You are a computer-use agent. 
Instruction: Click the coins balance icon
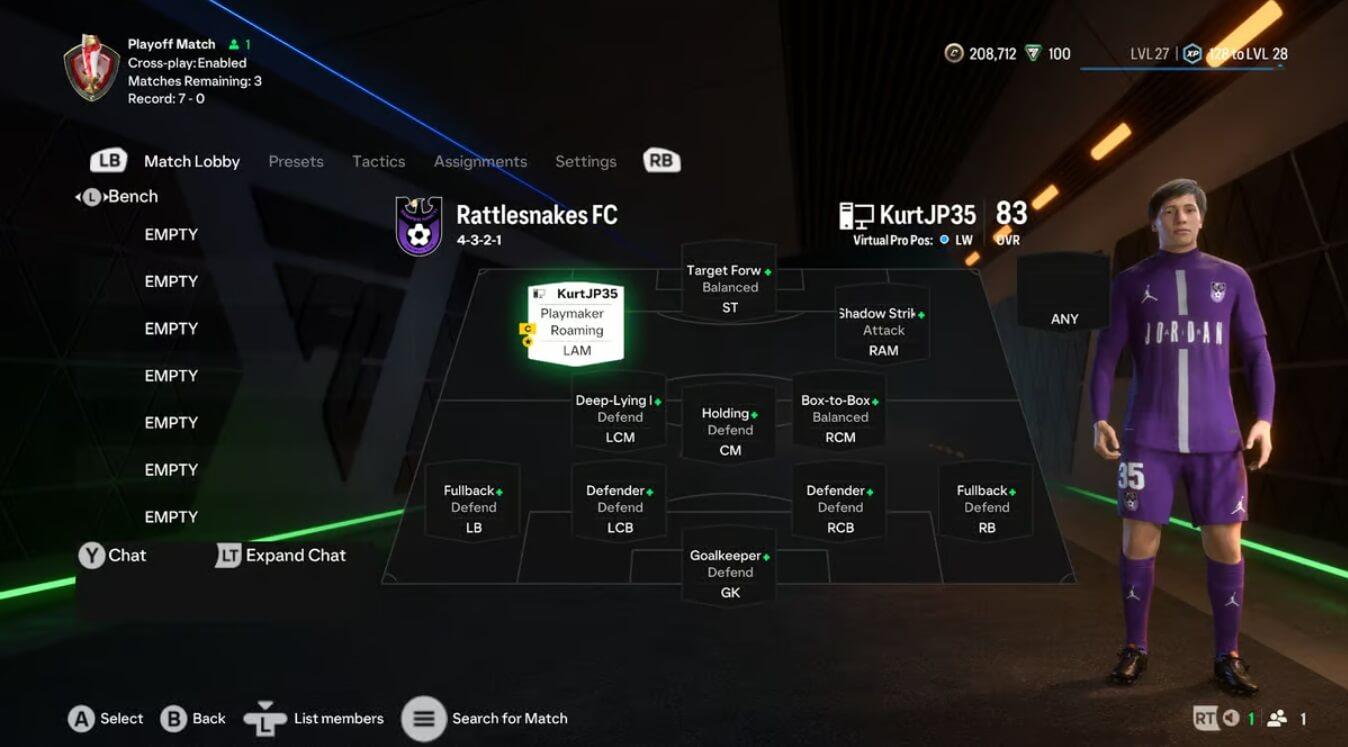tap(955, 53)
